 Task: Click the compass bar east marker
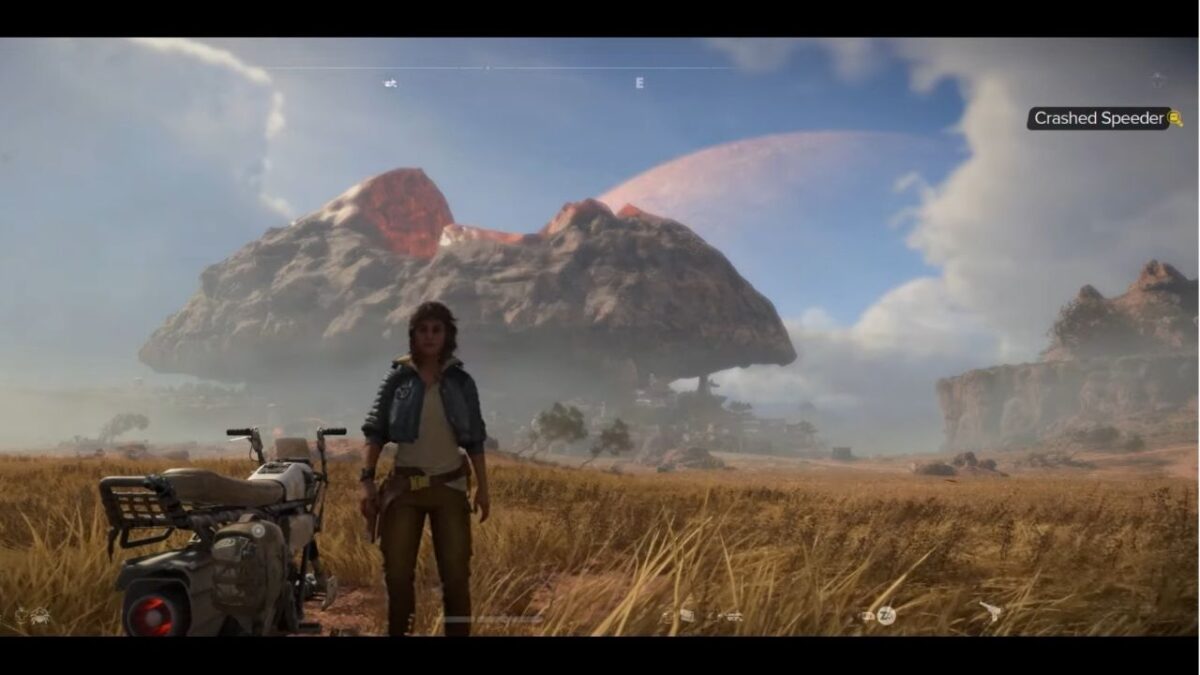(x=639, y=83)
